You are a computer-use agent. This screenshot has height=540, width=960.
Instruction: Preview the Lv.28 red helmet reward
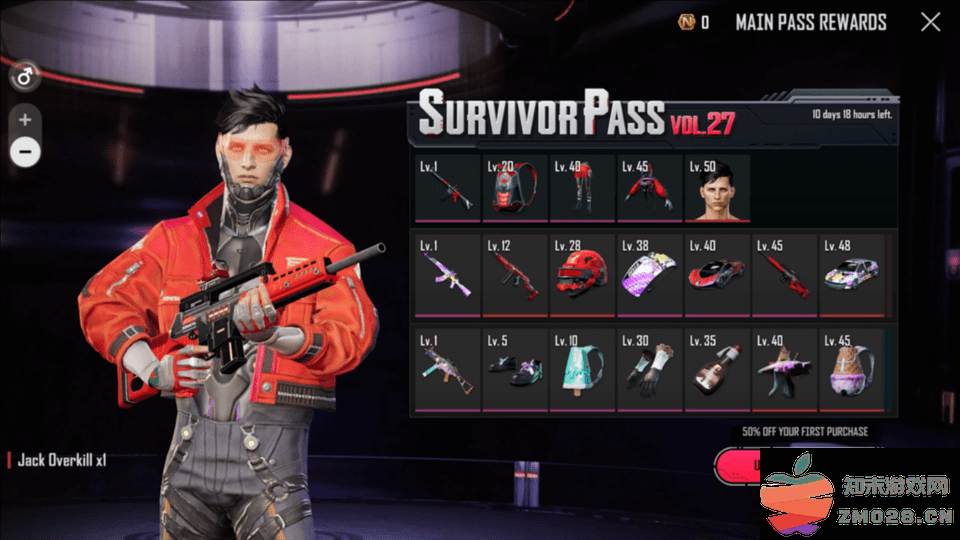[x=582, y=274]
